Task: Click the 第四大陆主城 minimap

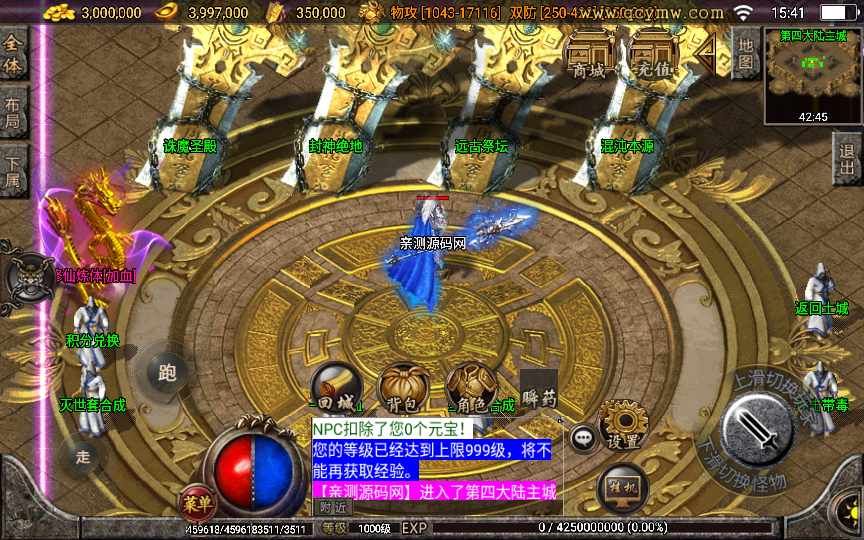Action: click(x=811, y=74)
